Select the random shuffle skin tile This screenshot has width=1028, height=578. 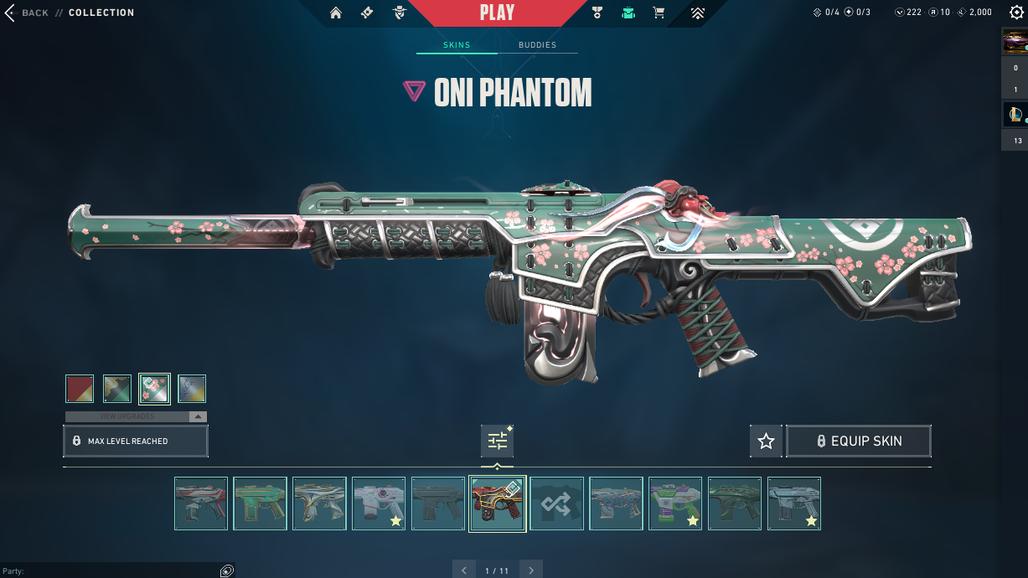(x=557, y=503)
